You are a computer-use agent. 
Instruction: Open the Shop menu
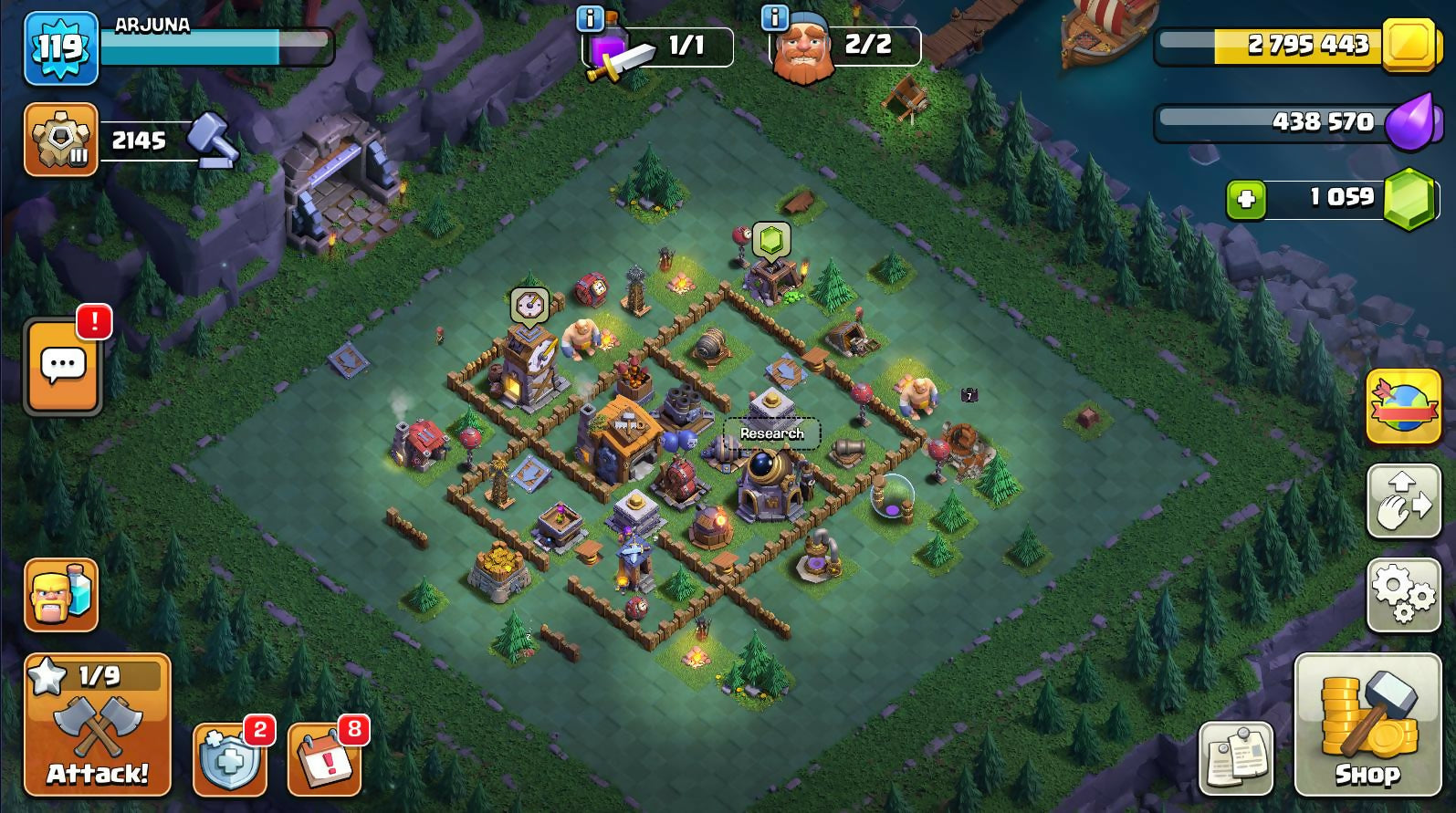(1366, 724)
